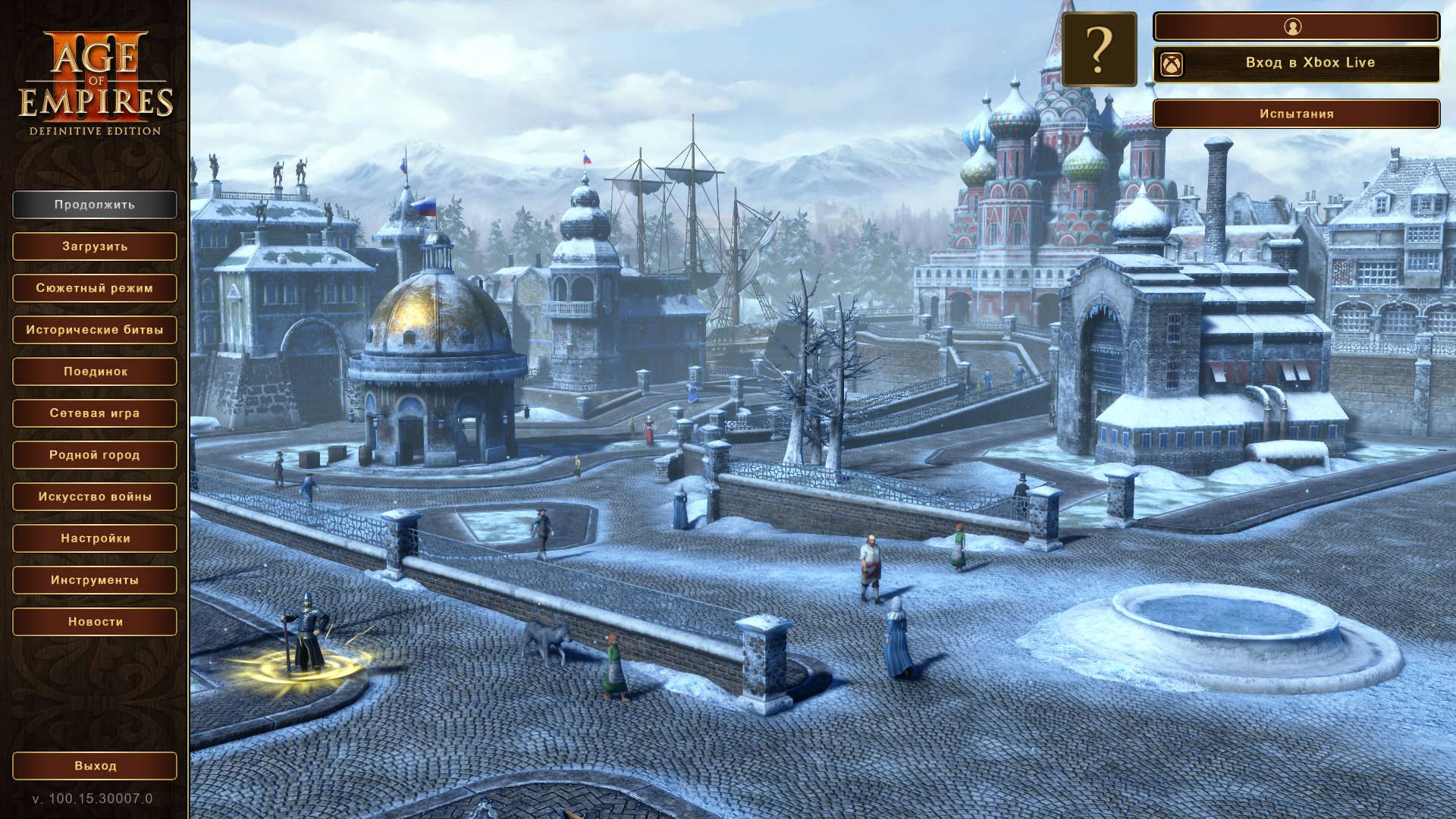Sign in with Вход в Xbox Live

[x=1296, y=64]
